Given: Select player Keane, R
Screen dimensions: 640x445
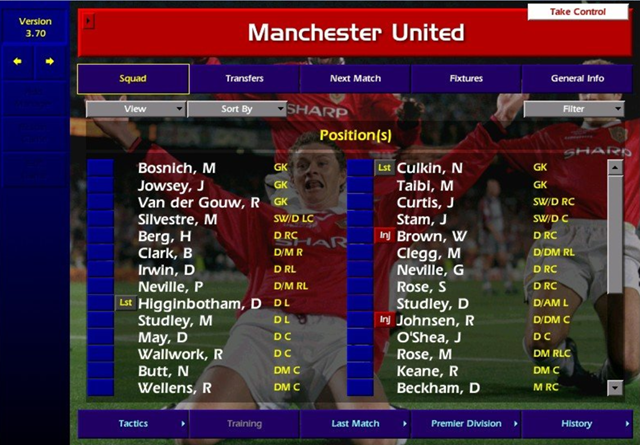Looking at the screenshot, I should click(428, 371).
